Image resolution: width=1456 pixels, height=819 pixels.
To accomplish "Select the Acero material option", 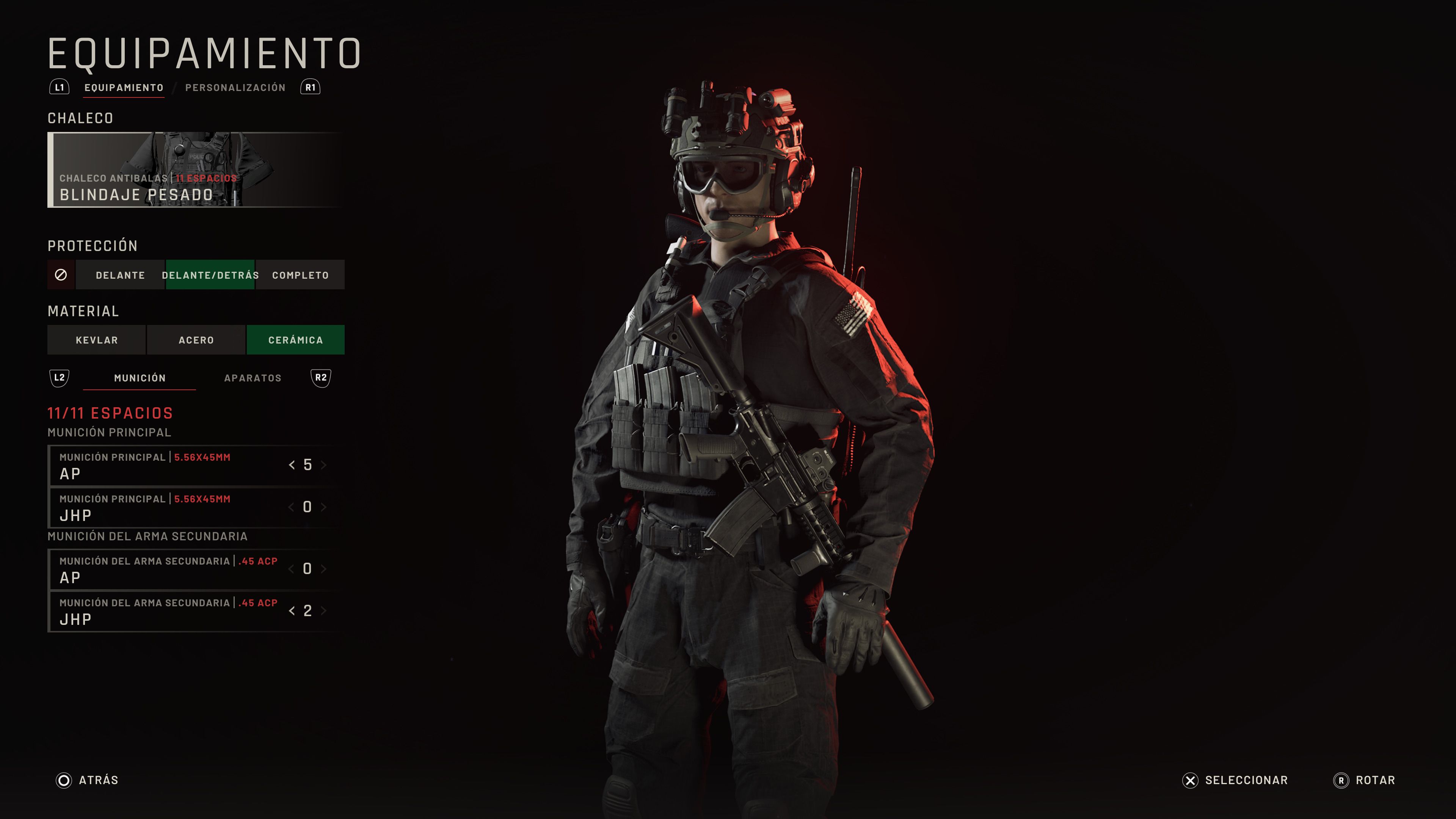I will [197, 340].
